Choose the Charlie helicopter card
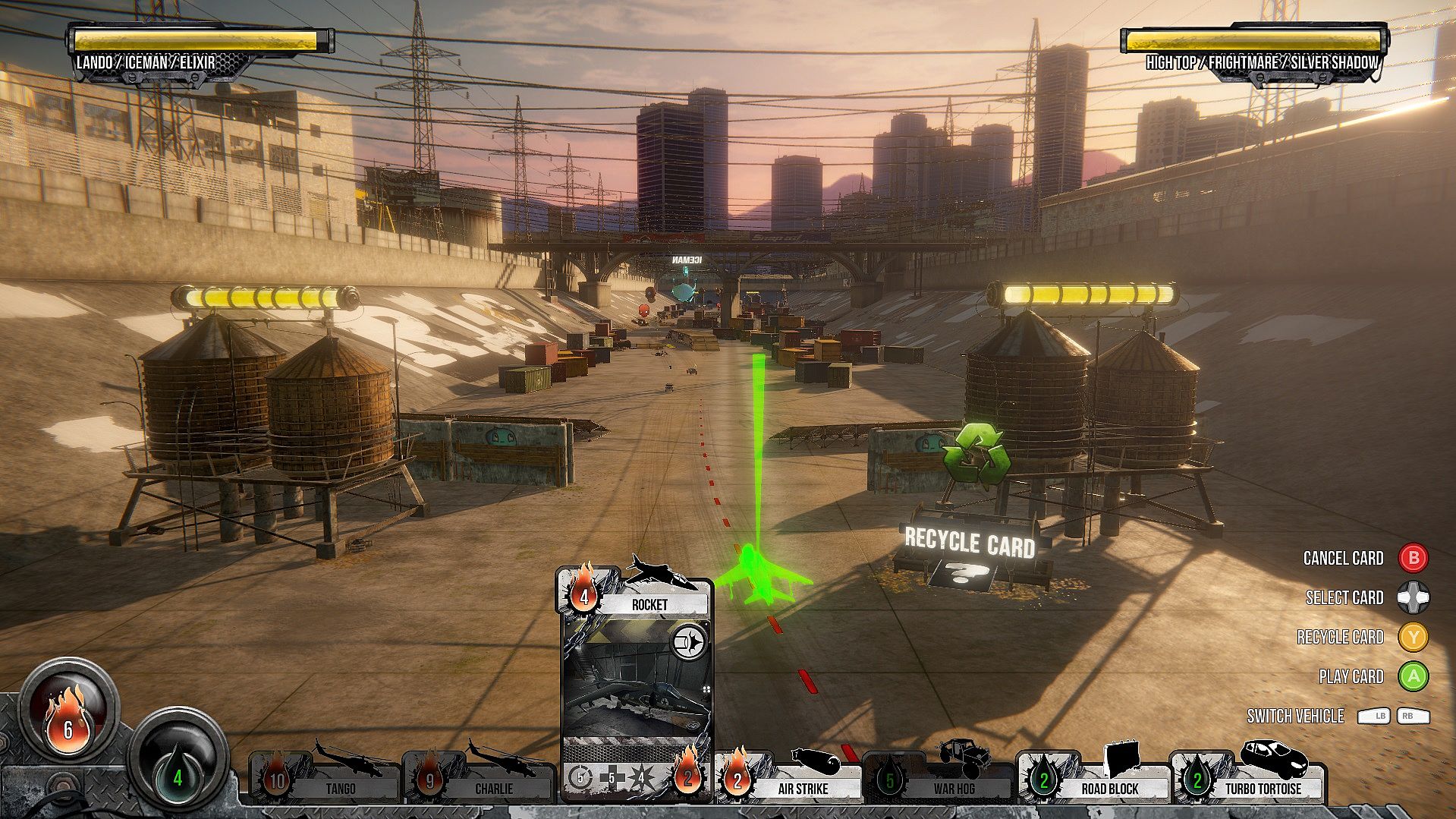Image resolution: width=1456 pixels, height=819 pixels. click(x=478, y=780)
